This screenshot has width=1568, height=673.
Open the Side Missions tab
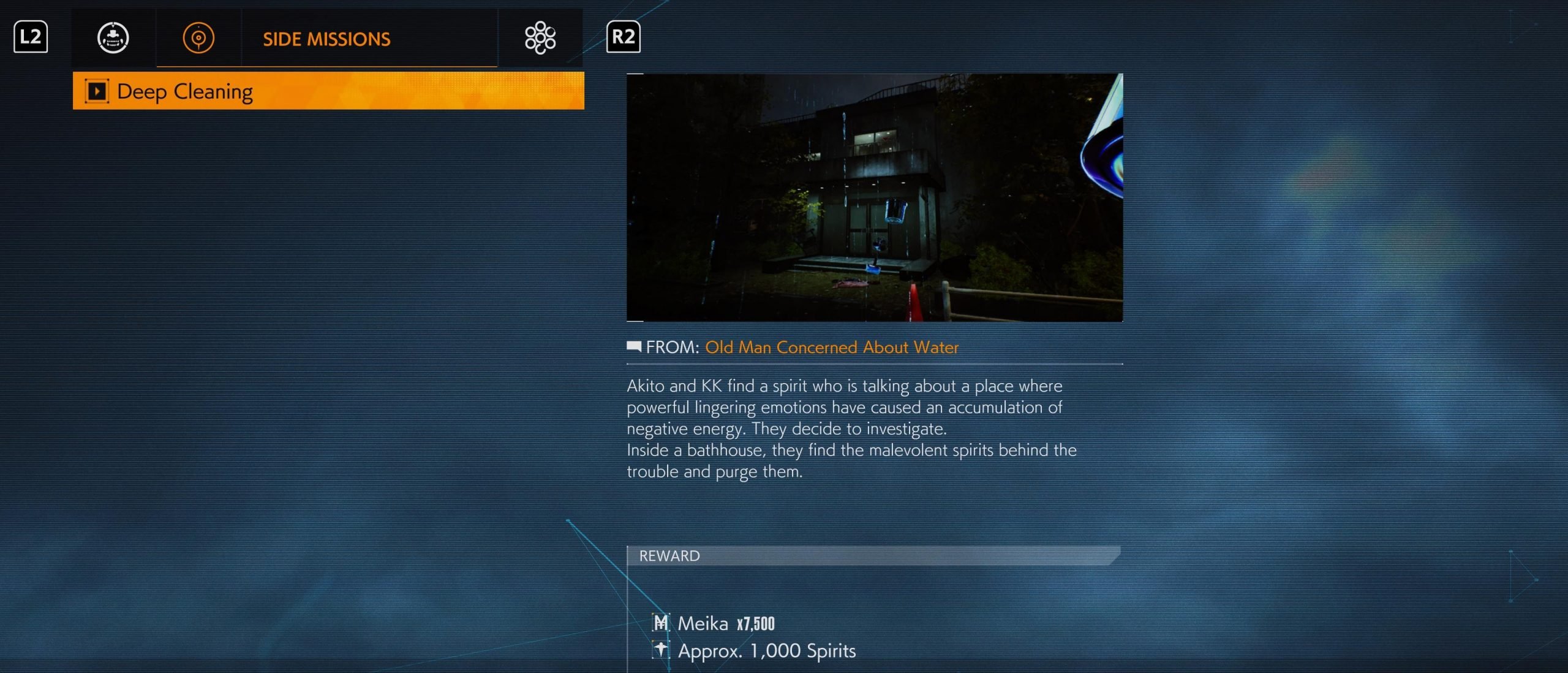[326, 39]
